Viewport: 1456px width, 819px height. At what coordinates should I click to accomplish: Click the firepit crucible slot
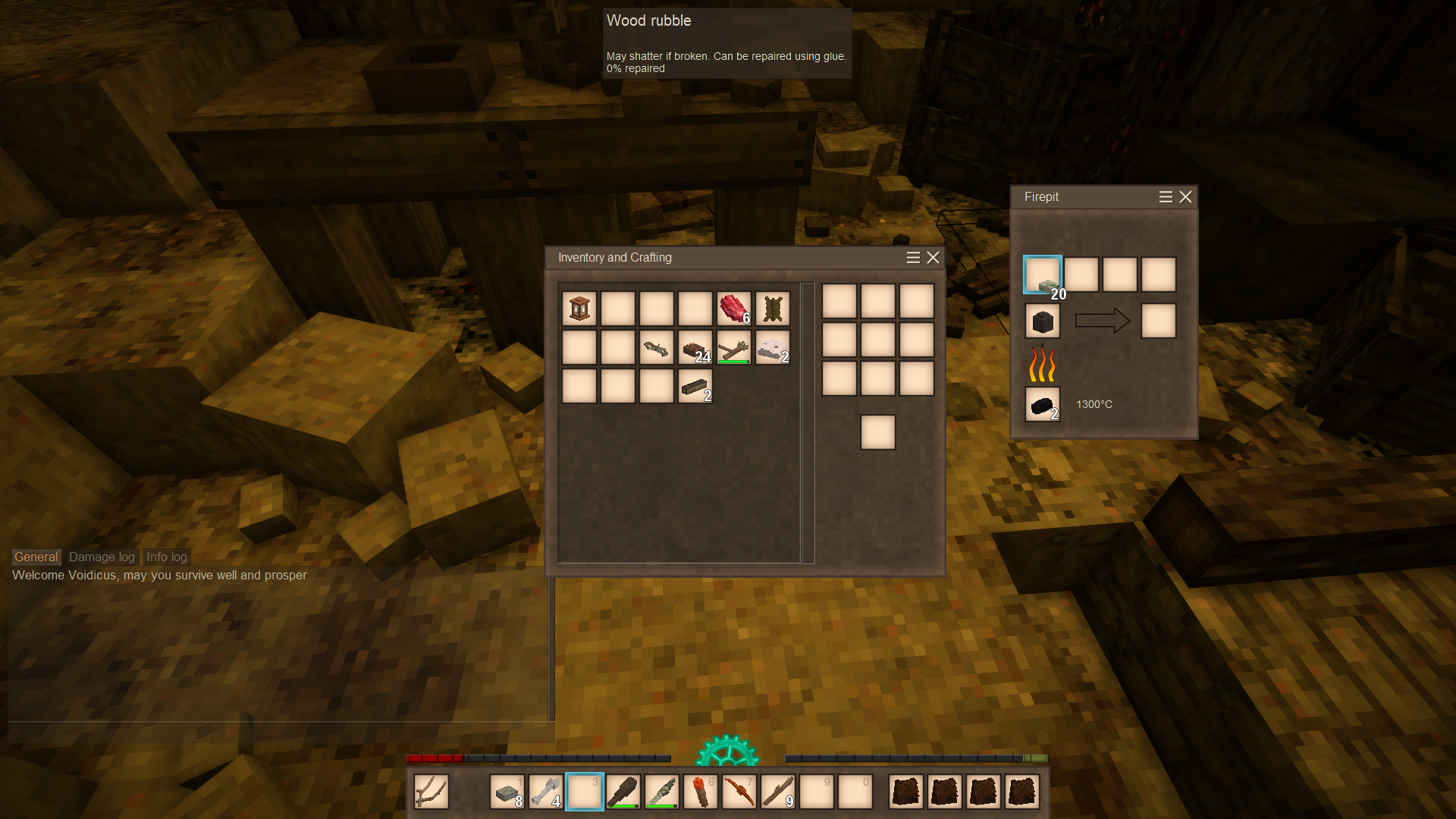1043,322
